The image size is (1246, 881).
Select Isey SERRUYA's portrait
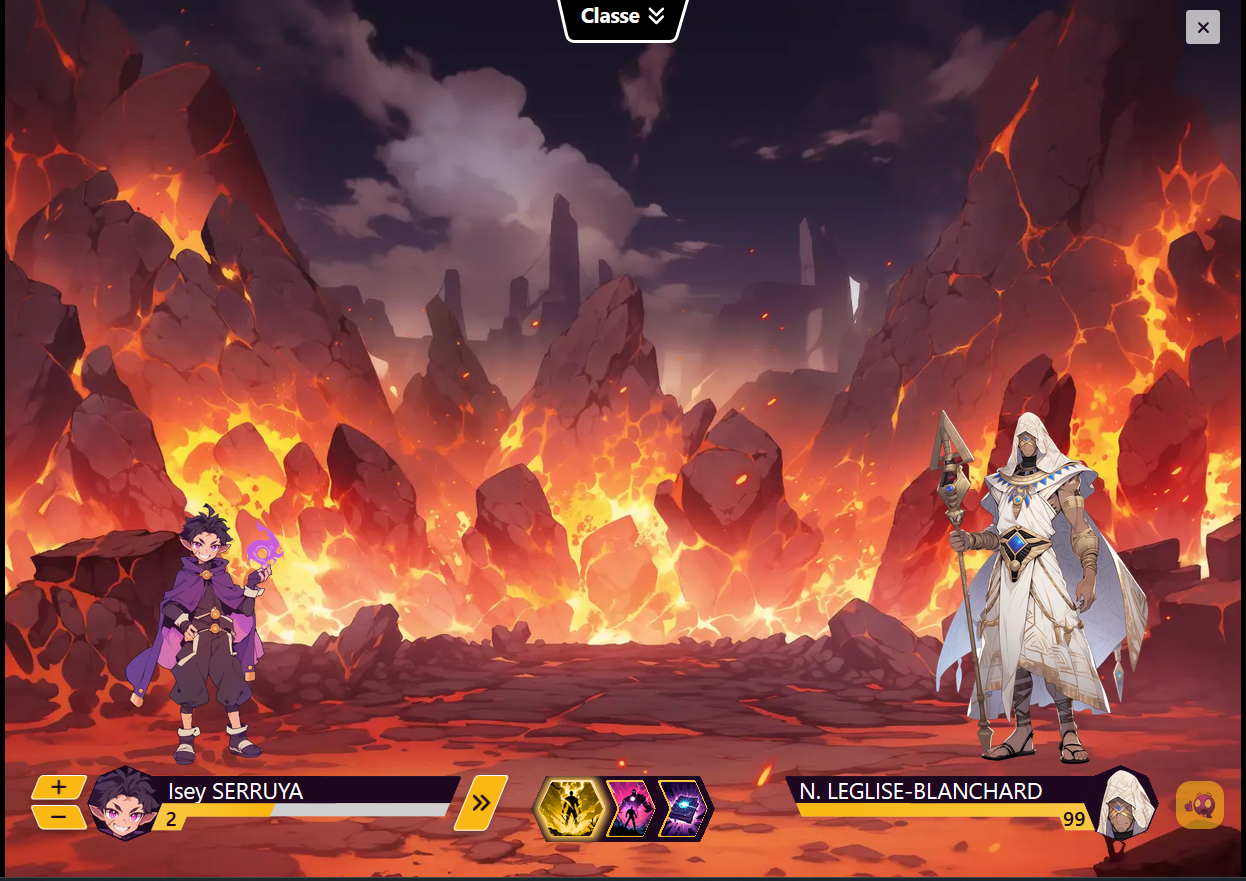125,802
